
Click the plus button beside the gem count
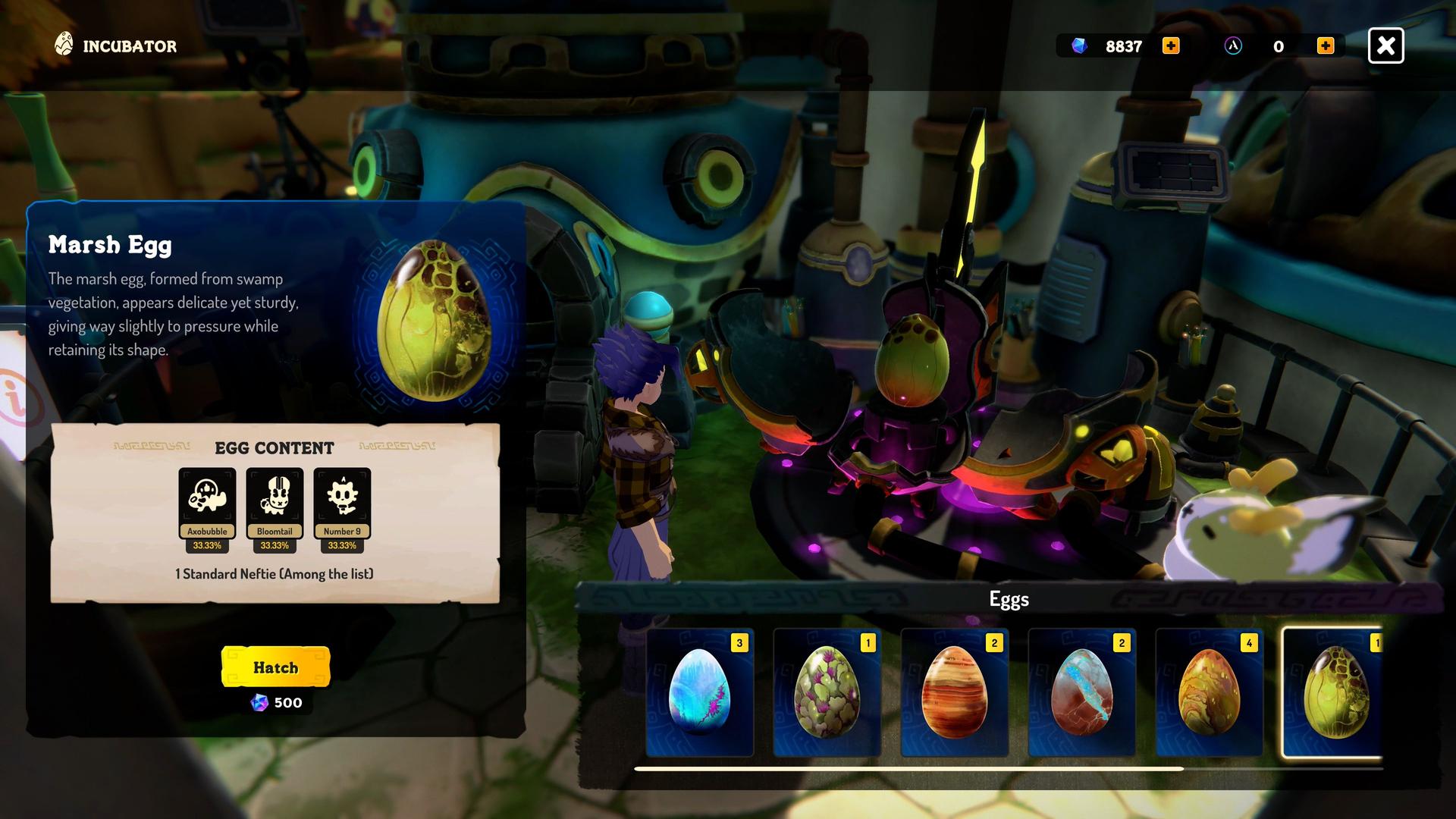(1170, 45)
